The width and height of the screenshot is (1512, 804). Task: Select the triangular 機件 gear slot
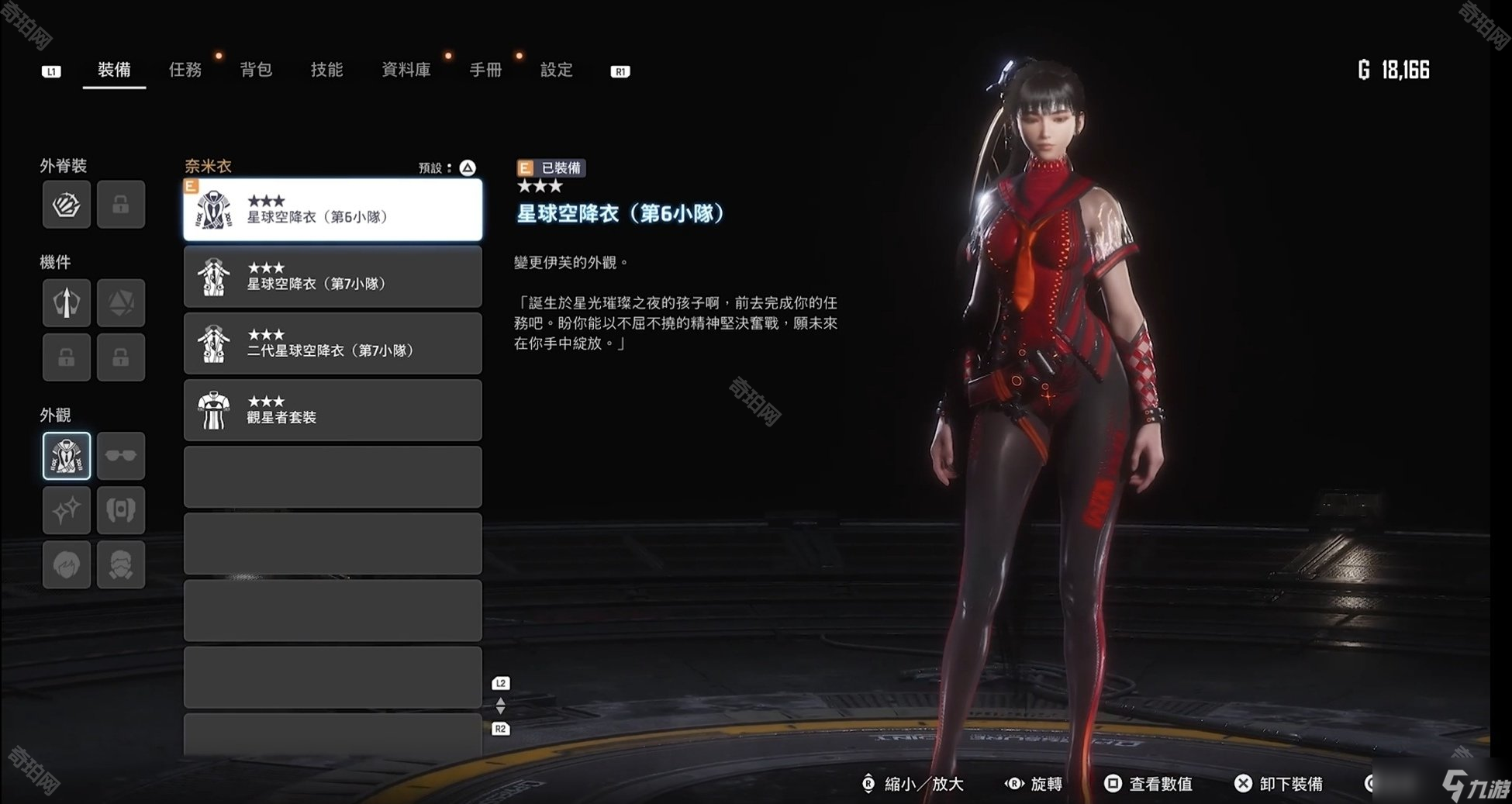[121, 302]
